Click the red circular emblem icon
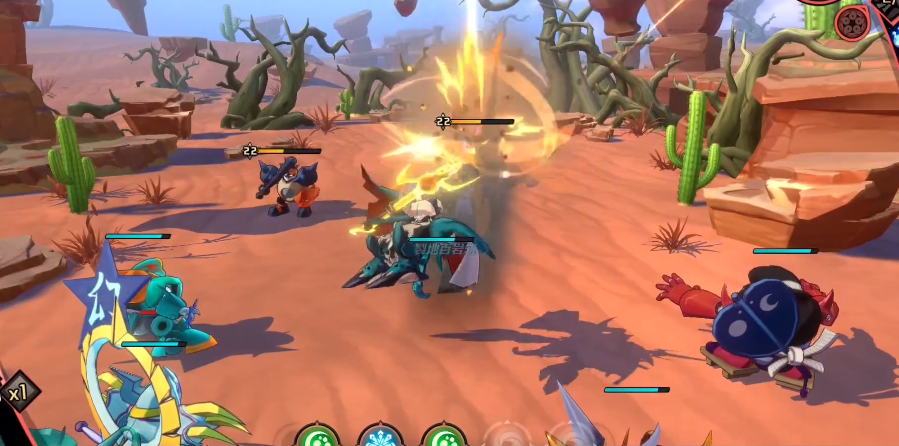 pos(854,21)
